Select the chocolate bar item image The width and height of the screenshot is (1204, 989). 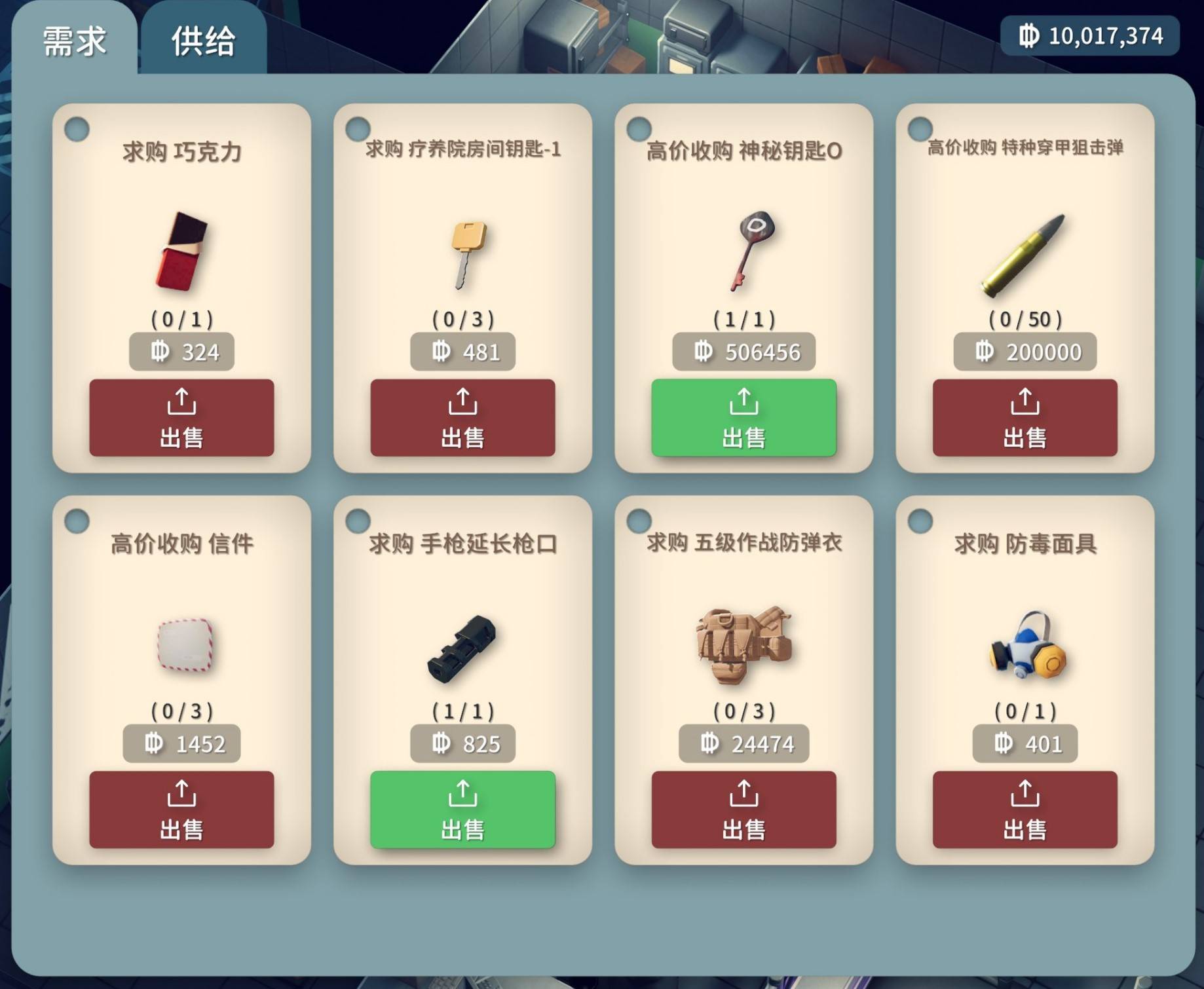[x=181, y=252]
